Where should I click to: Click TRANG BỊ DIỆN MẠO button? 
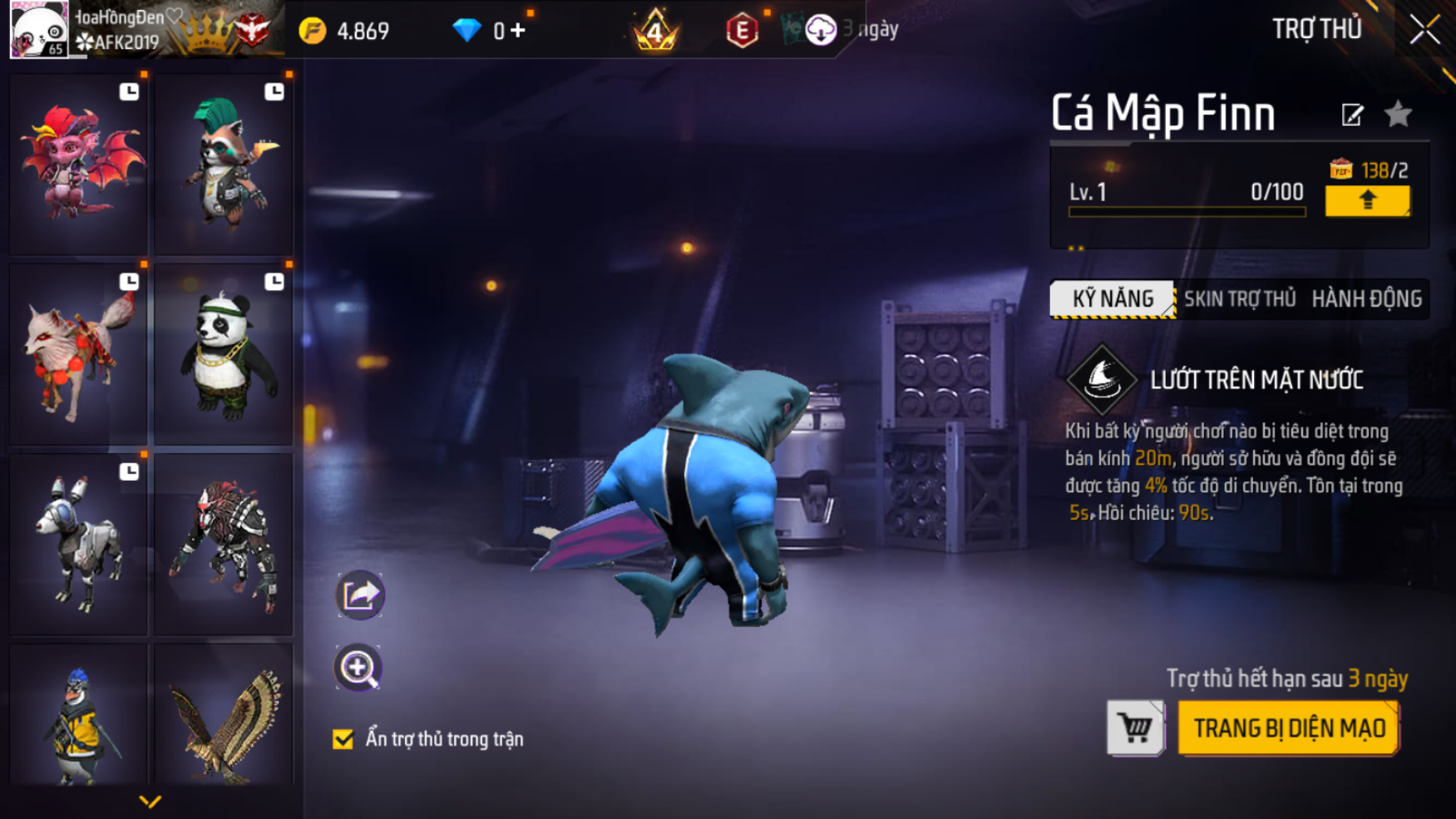coord(1289,728)
